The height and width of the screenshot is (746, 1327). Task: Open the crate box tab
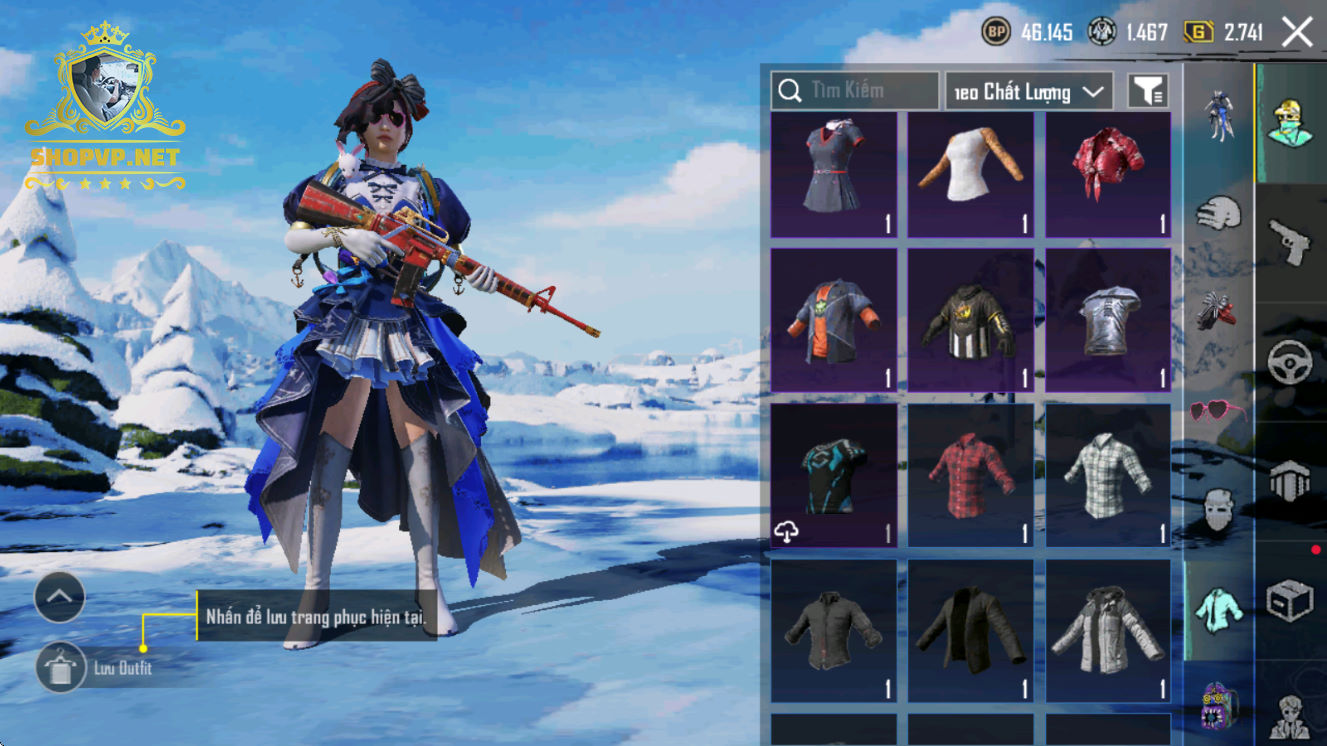(x=1289, y=601)
